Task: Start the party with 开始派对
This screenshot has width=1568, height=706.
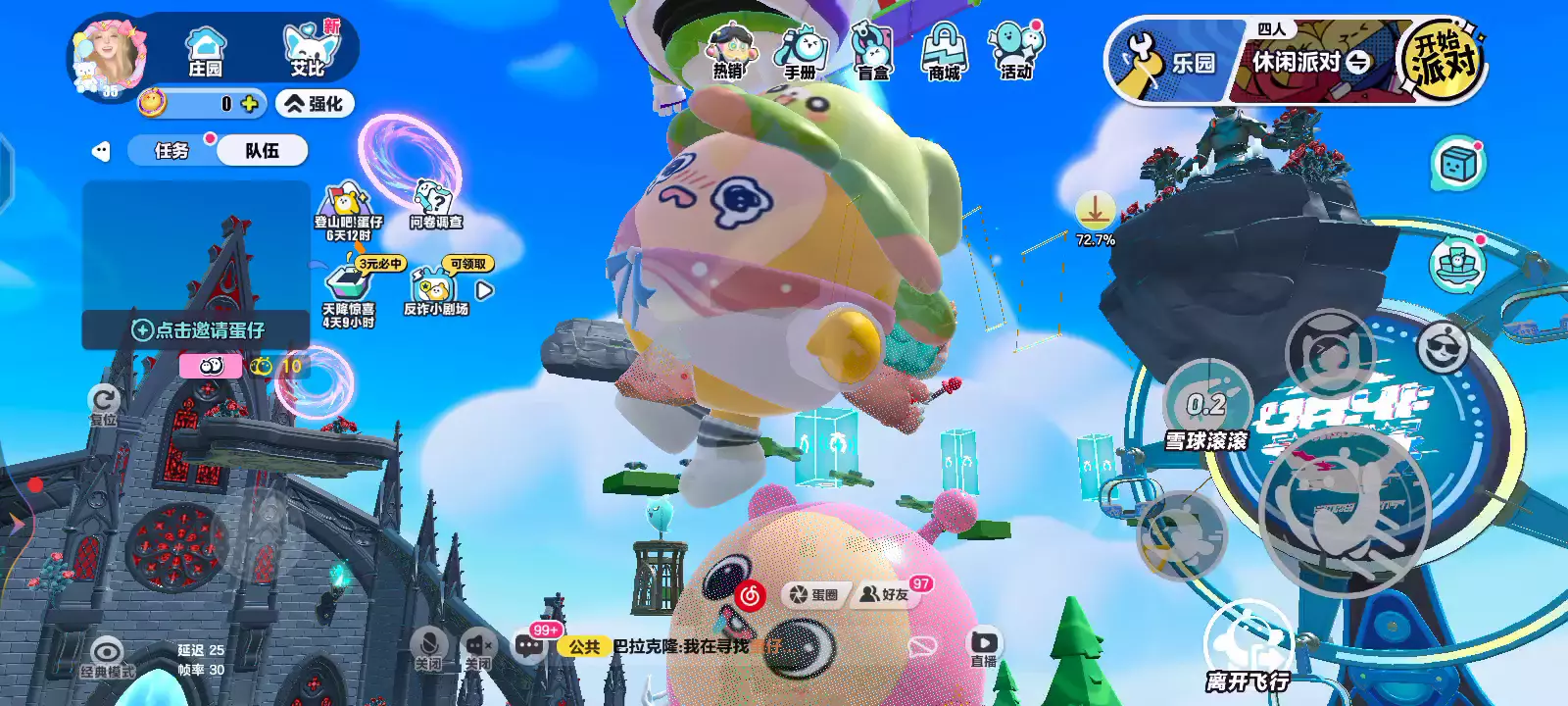Action: point(1443,59)
